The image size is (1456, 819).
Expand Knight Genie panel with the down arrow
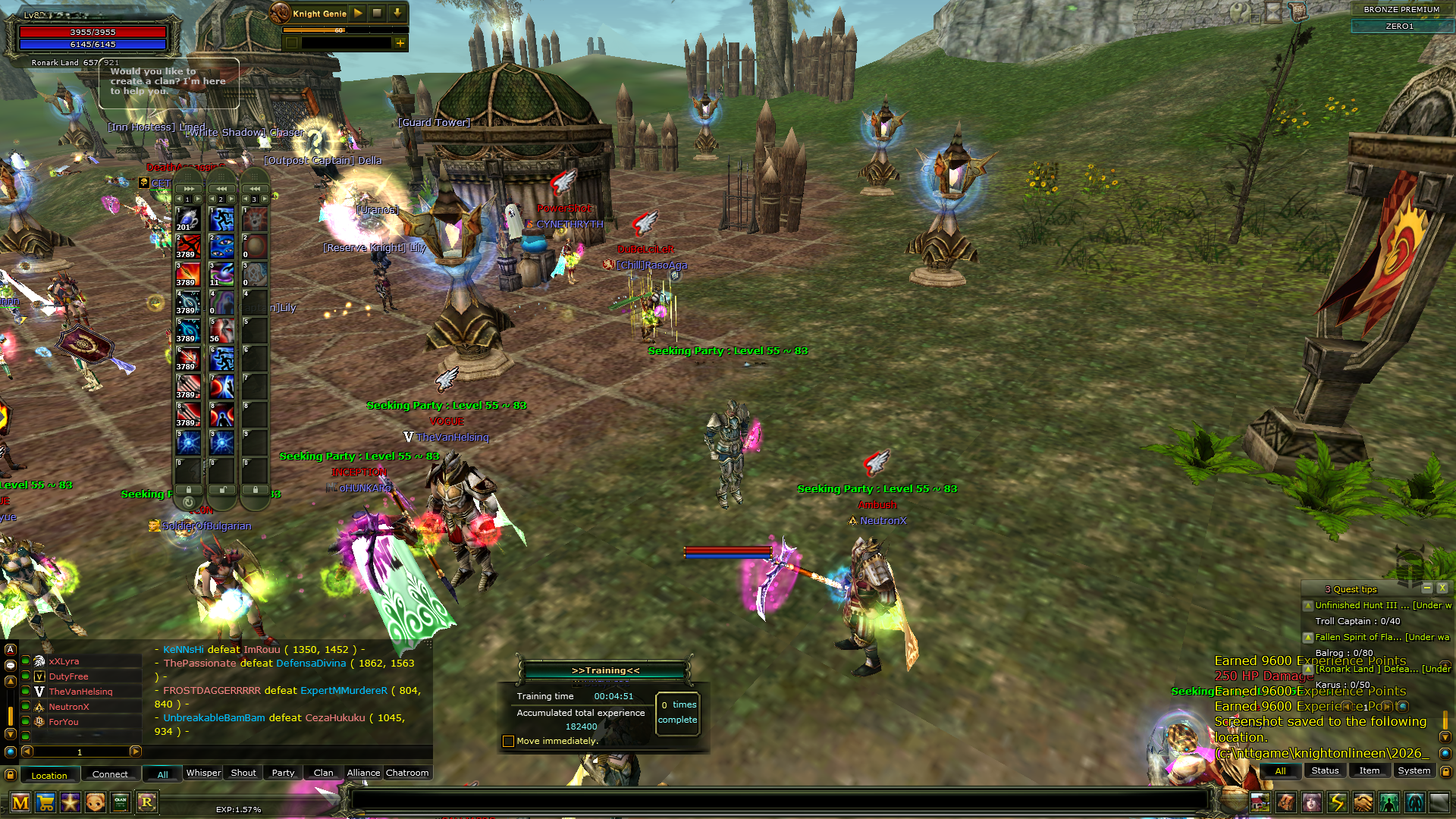pyautogui.click(x=397, y=13)
